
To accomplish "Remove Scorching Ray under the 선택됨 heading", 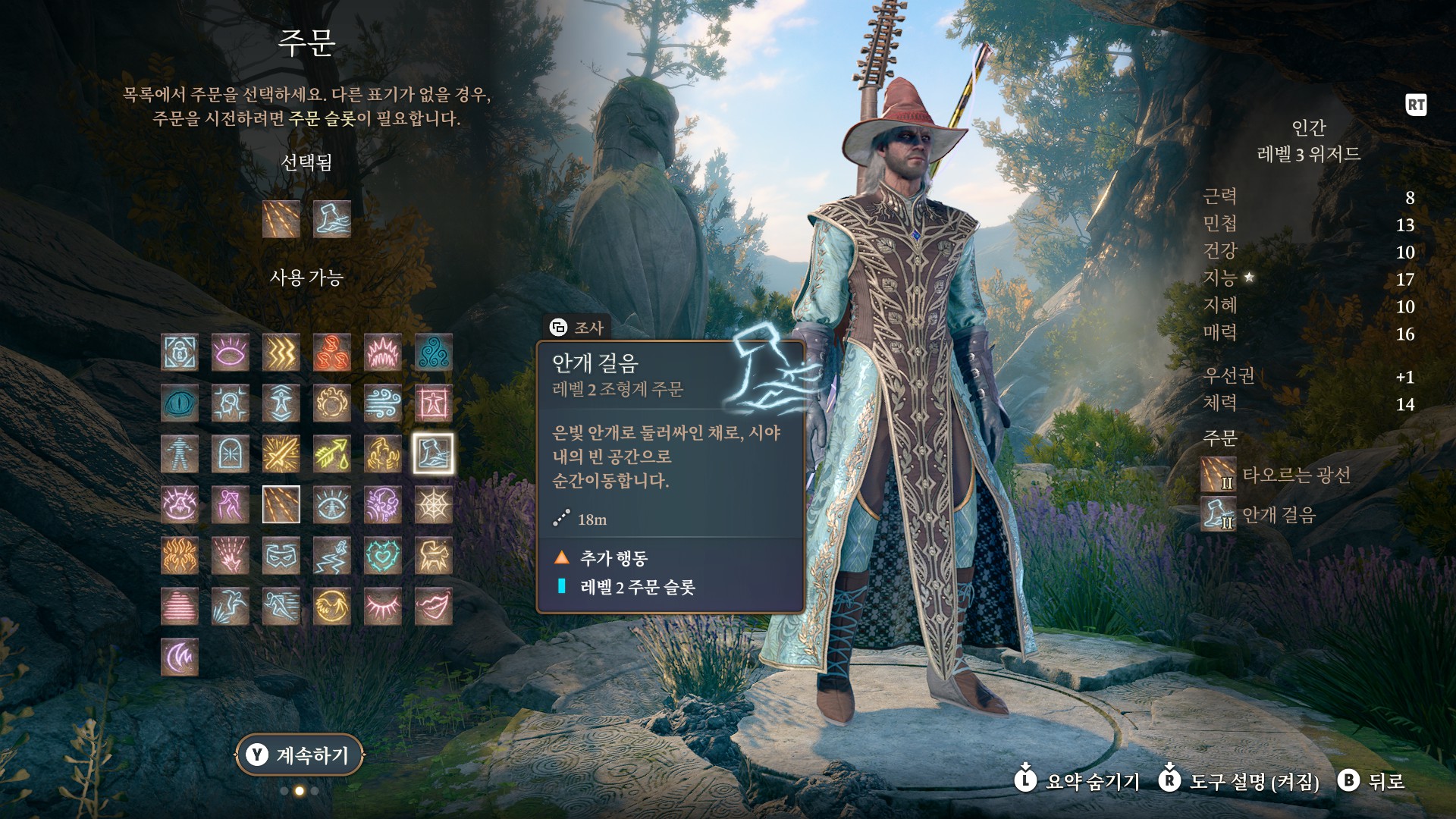I will (281, 219).
